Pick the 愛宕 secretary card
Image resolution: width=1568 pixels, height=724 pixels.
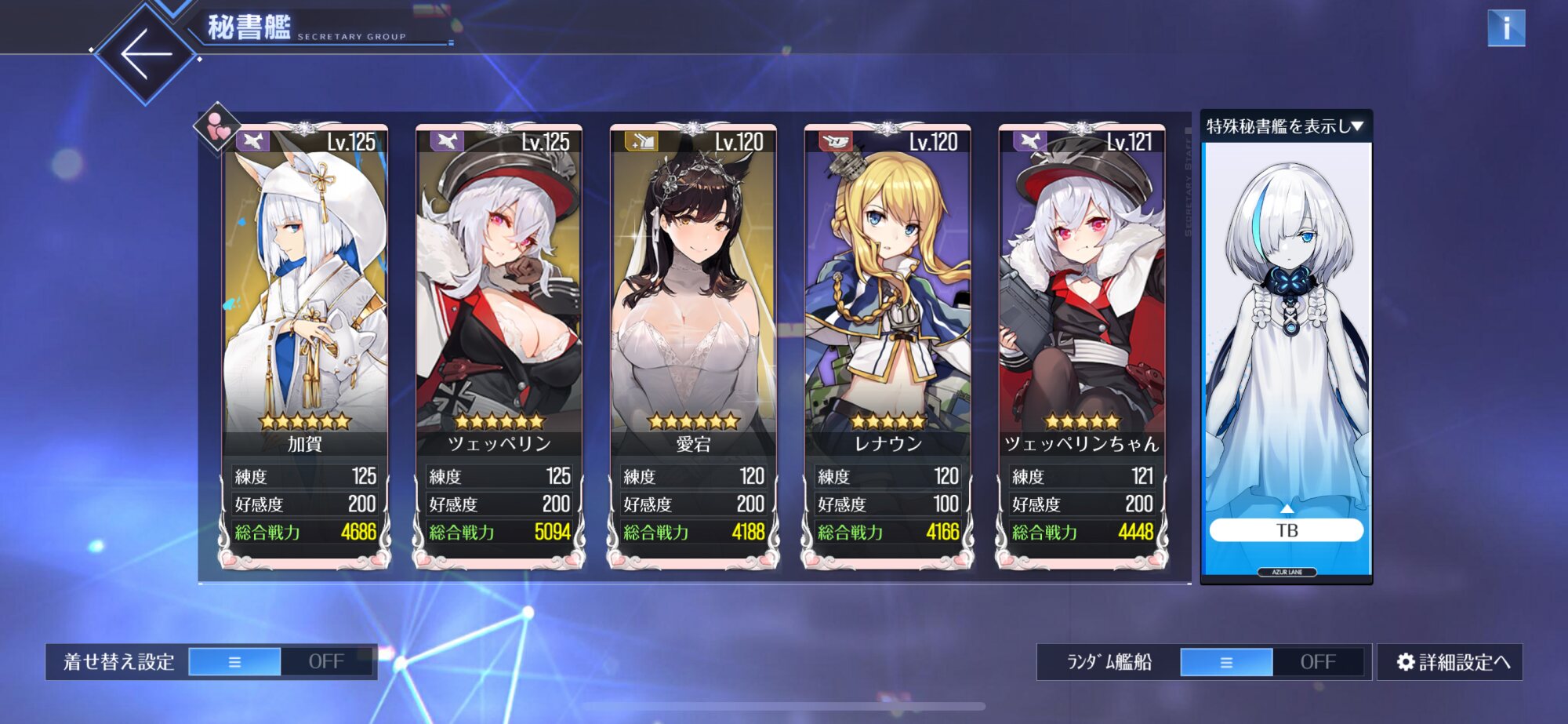click(x=694, y=314)
